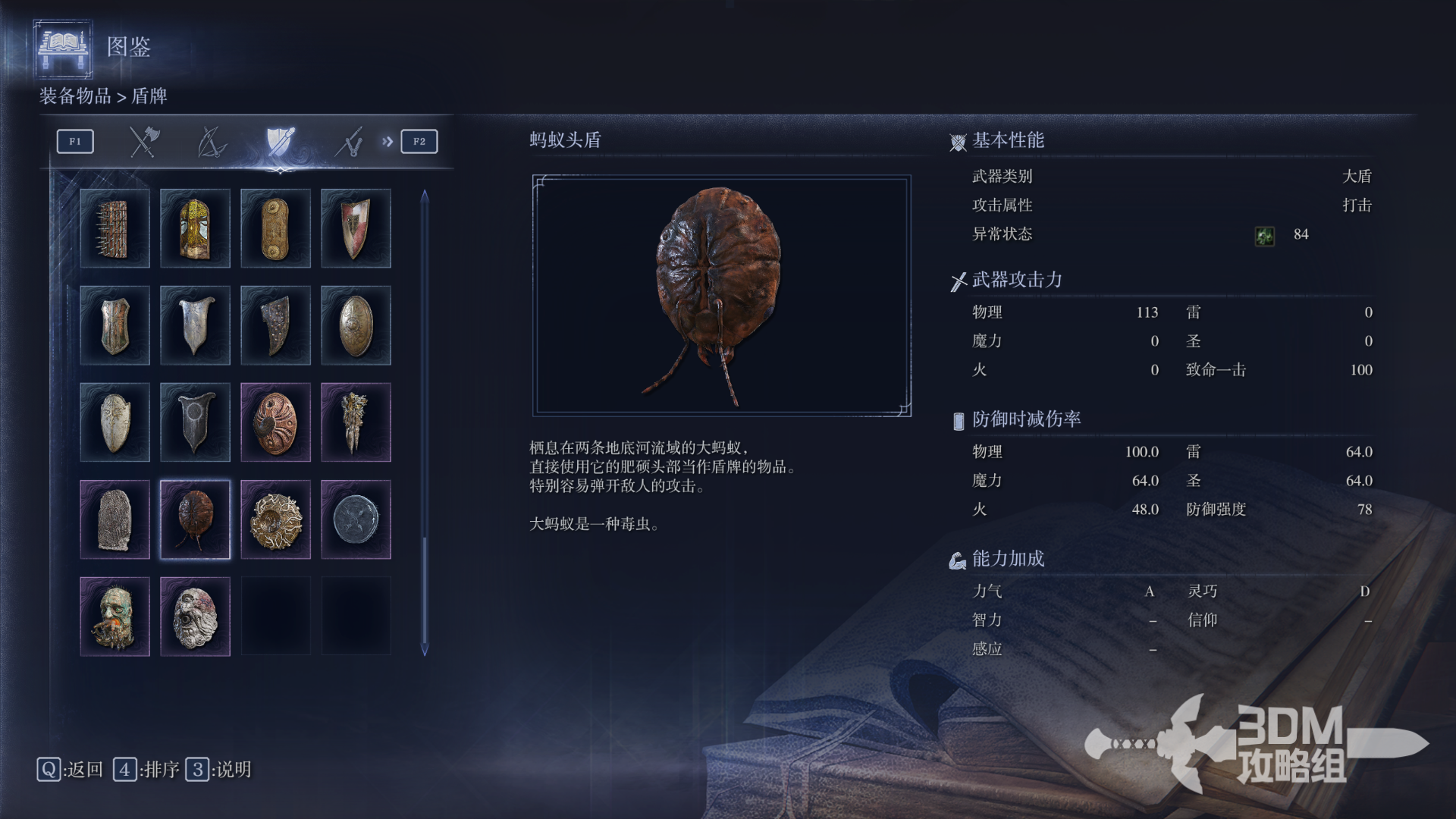Switch to the staff and seal tab
The image size is (1456, 819).
349,142
